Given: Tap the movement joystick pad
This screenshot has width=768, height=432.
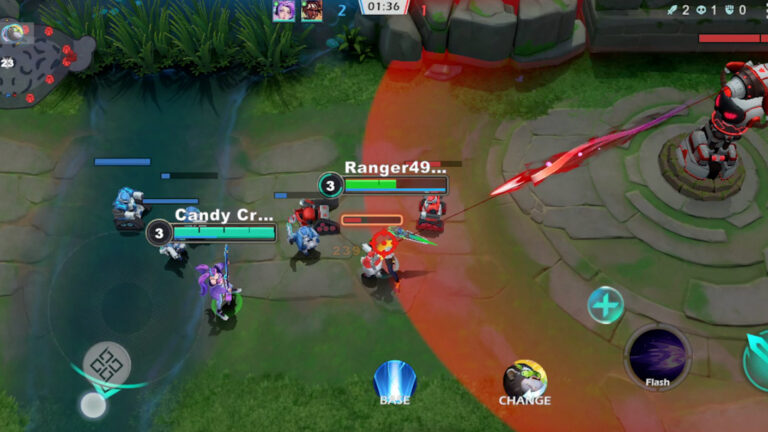Looking at the screenshot, I should [106, 363].
